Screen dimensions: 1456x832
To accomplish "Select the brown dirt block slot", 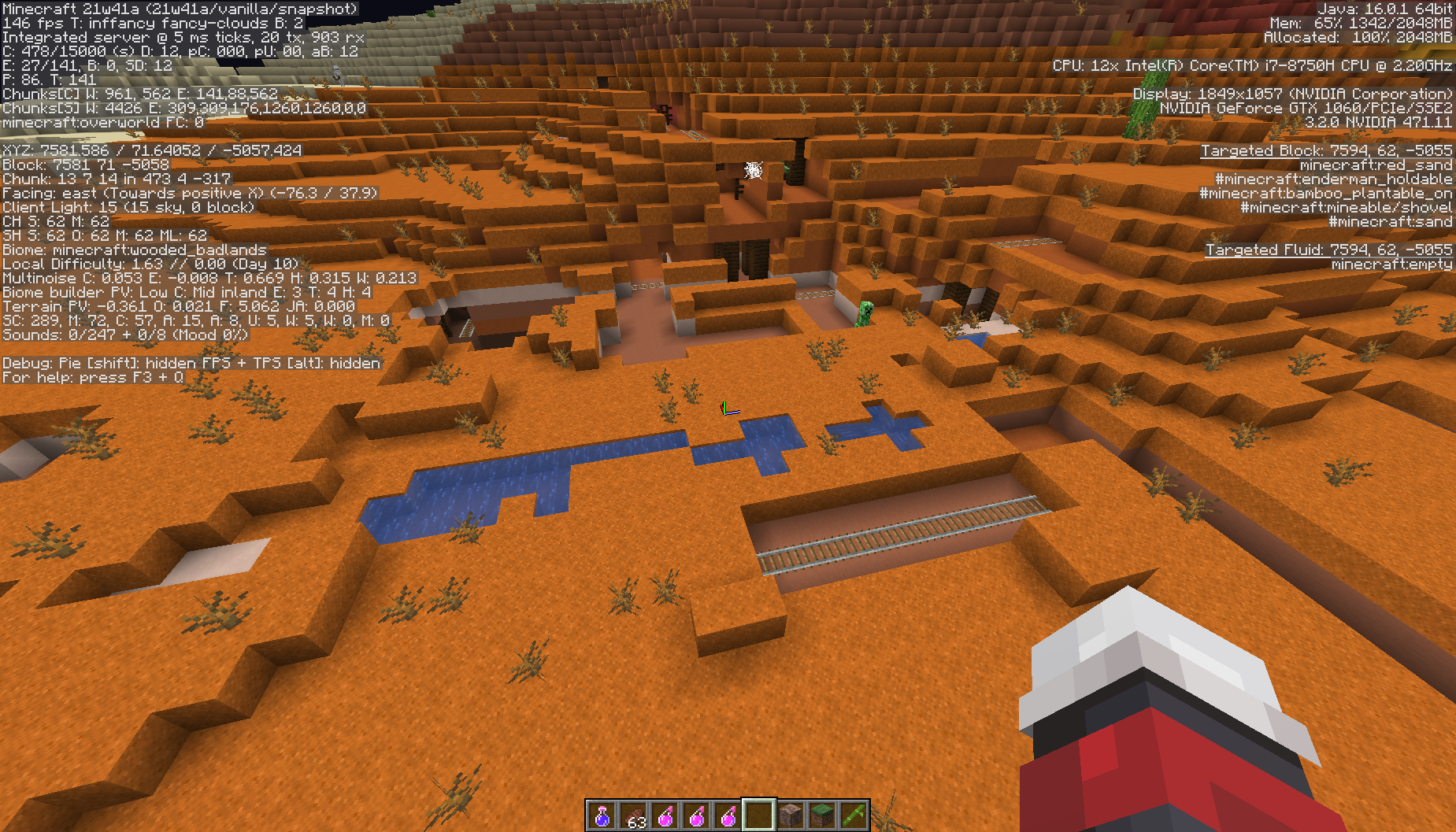I will point(791,815).
